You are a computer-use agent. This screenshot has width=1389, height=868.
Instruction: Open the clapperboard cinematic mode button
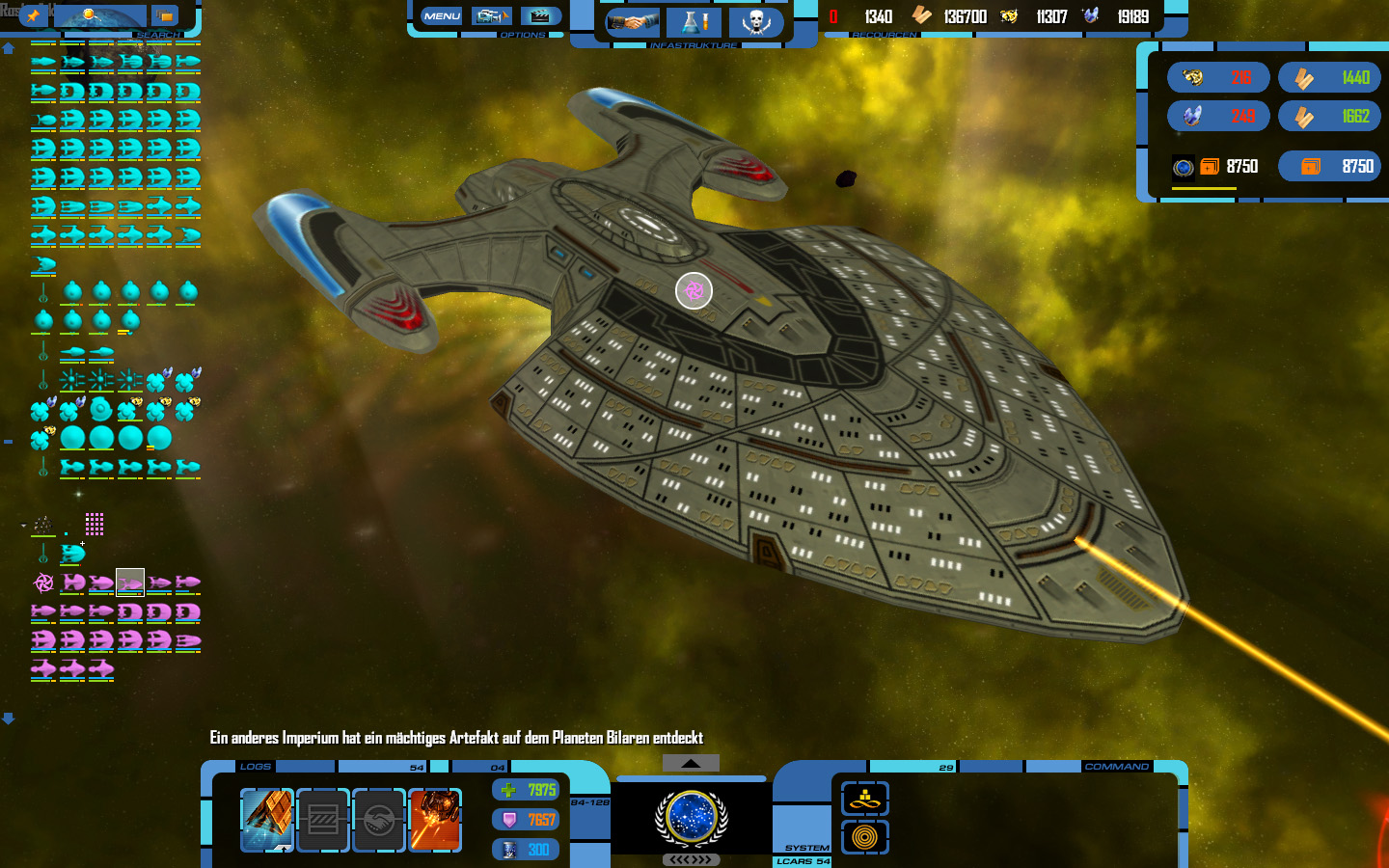coord(541,15)
